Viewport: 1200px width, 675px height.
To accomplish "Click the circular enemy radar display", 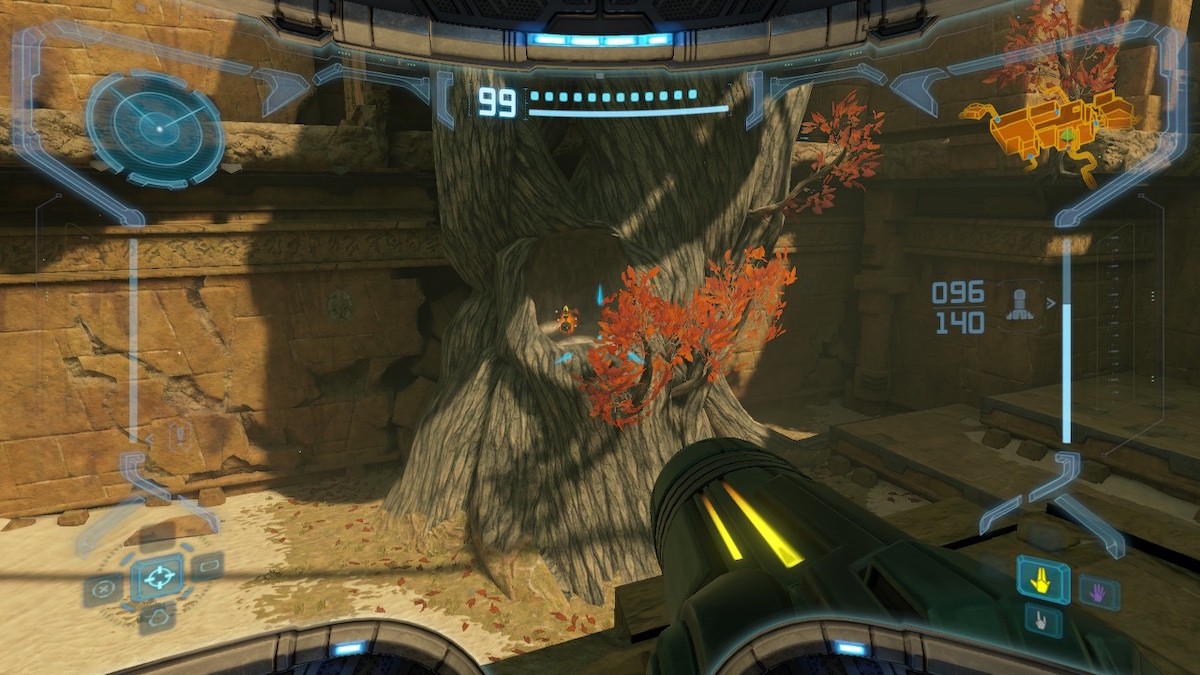I will click(155, 128).
